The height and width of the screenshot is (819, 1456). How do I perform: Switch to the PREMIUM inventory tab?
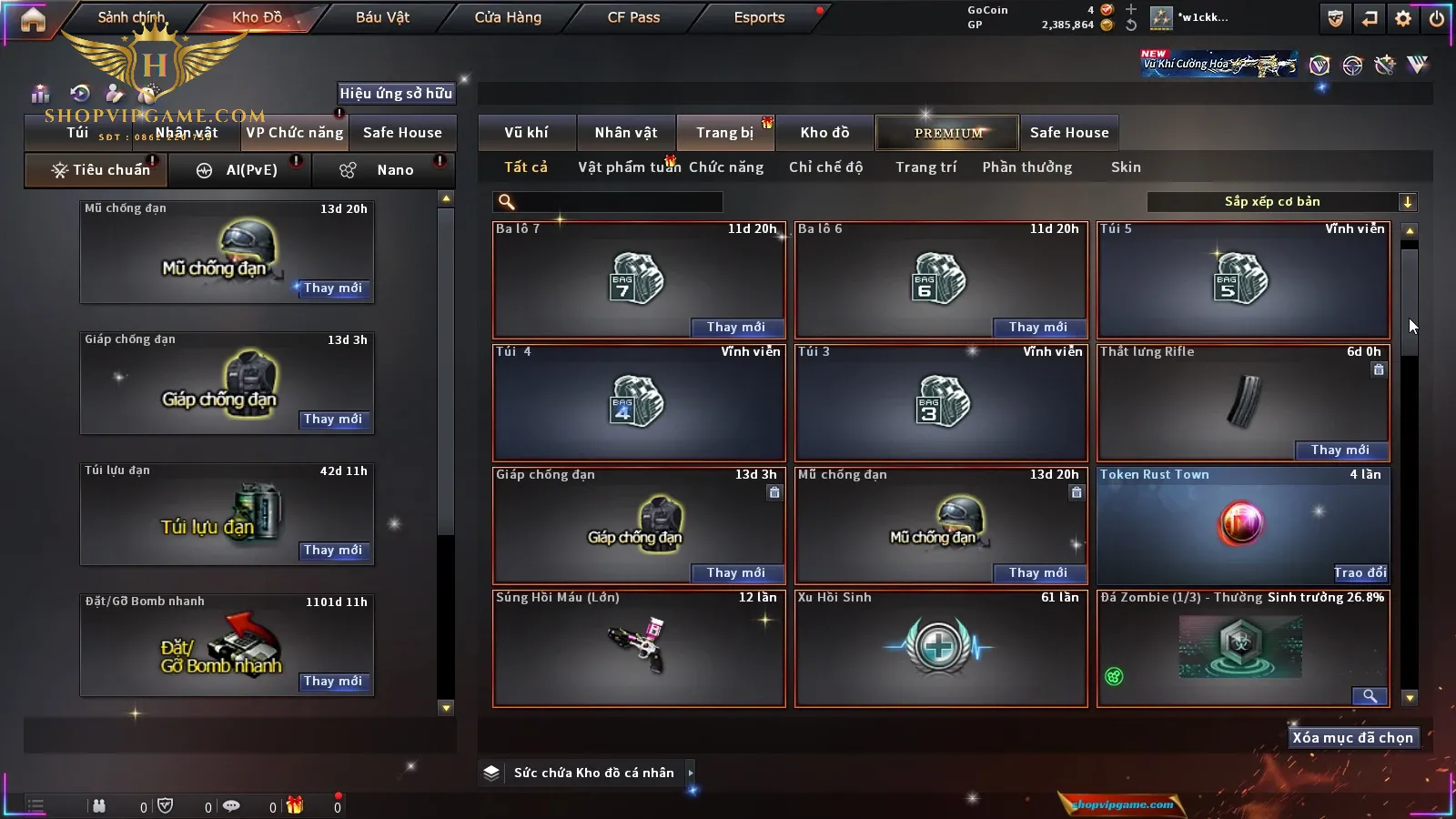[x=947, y=133]
